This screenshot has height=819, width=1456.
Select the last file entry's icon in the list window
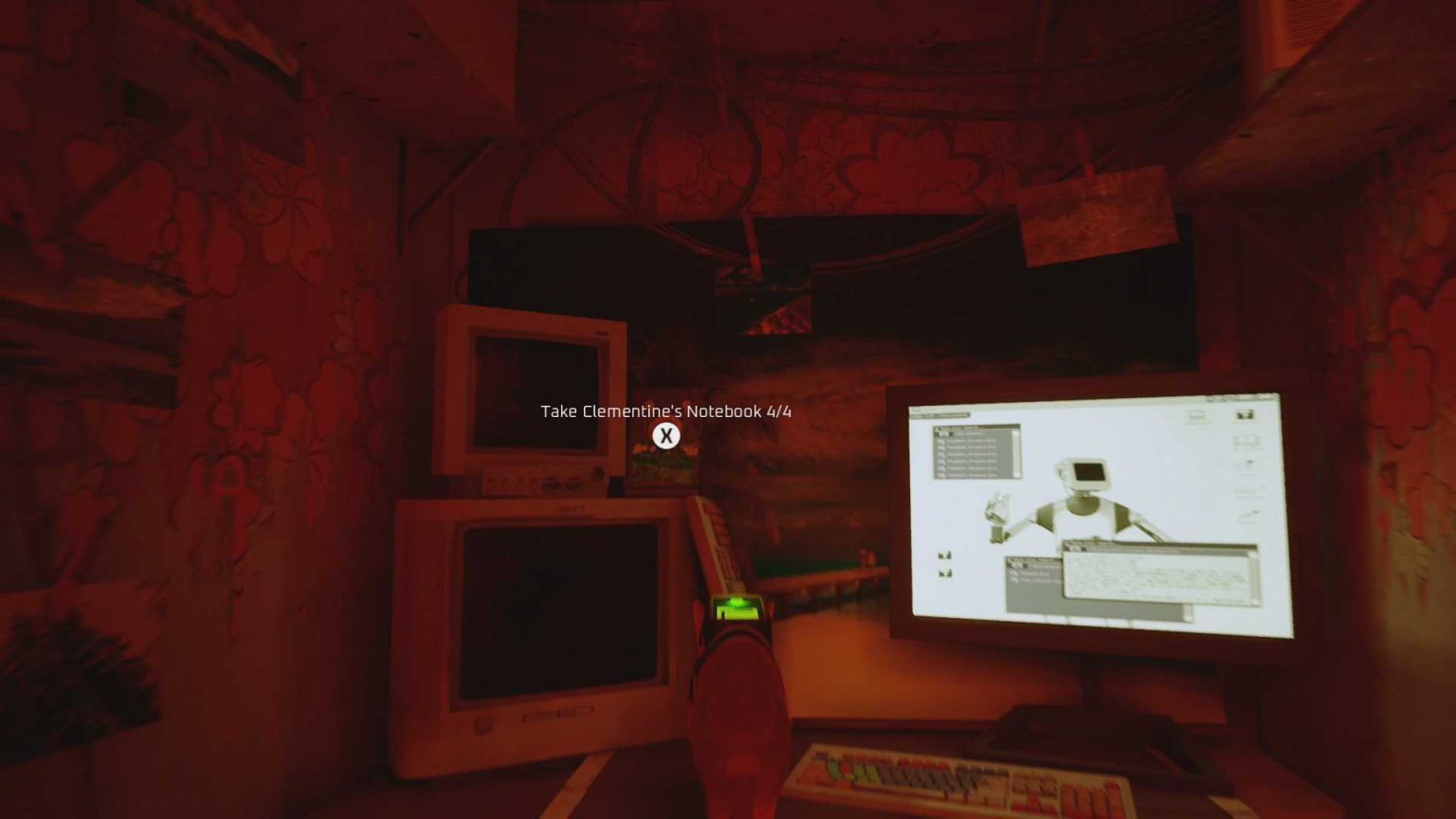click(x=940, y=475)
